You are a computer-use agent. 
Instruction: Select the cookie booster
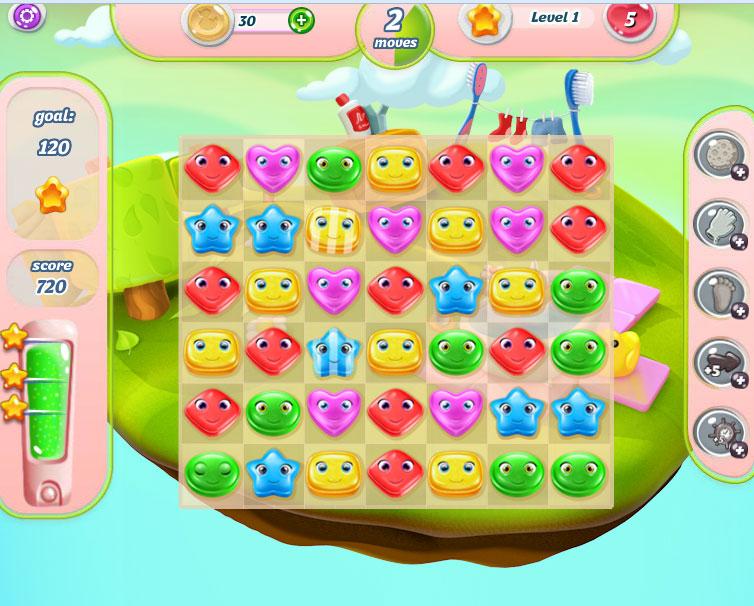point(718,156)
